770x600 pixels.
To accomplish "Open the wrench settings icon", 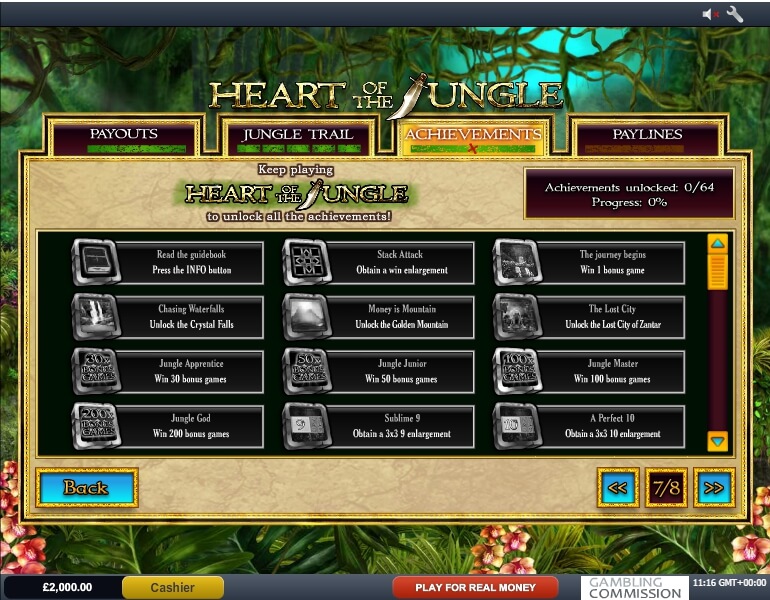I will point(735,14).
